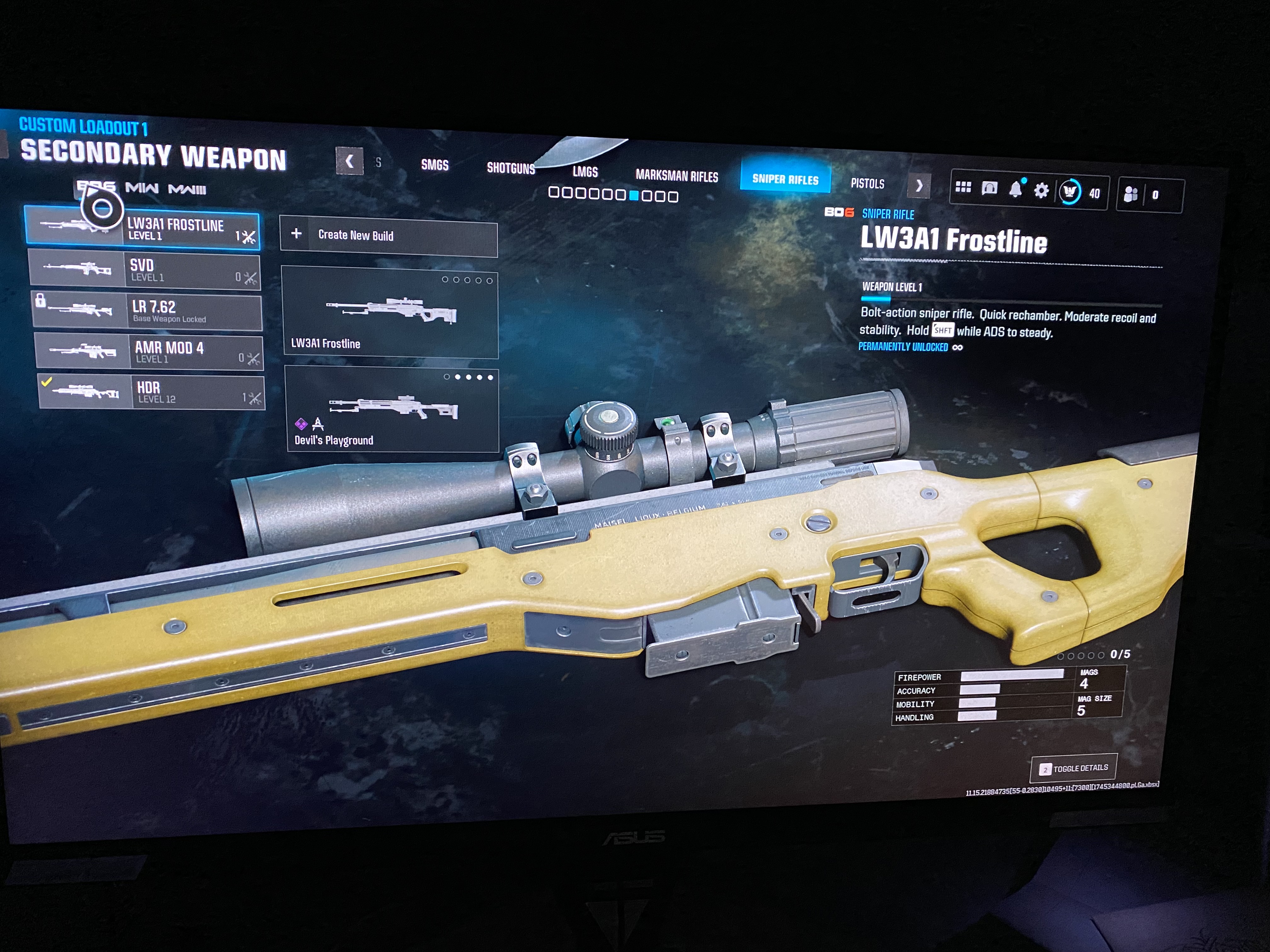1270x952 pixels.
Task: Click the right arrow for more categories
Action: tap(918, 186)
